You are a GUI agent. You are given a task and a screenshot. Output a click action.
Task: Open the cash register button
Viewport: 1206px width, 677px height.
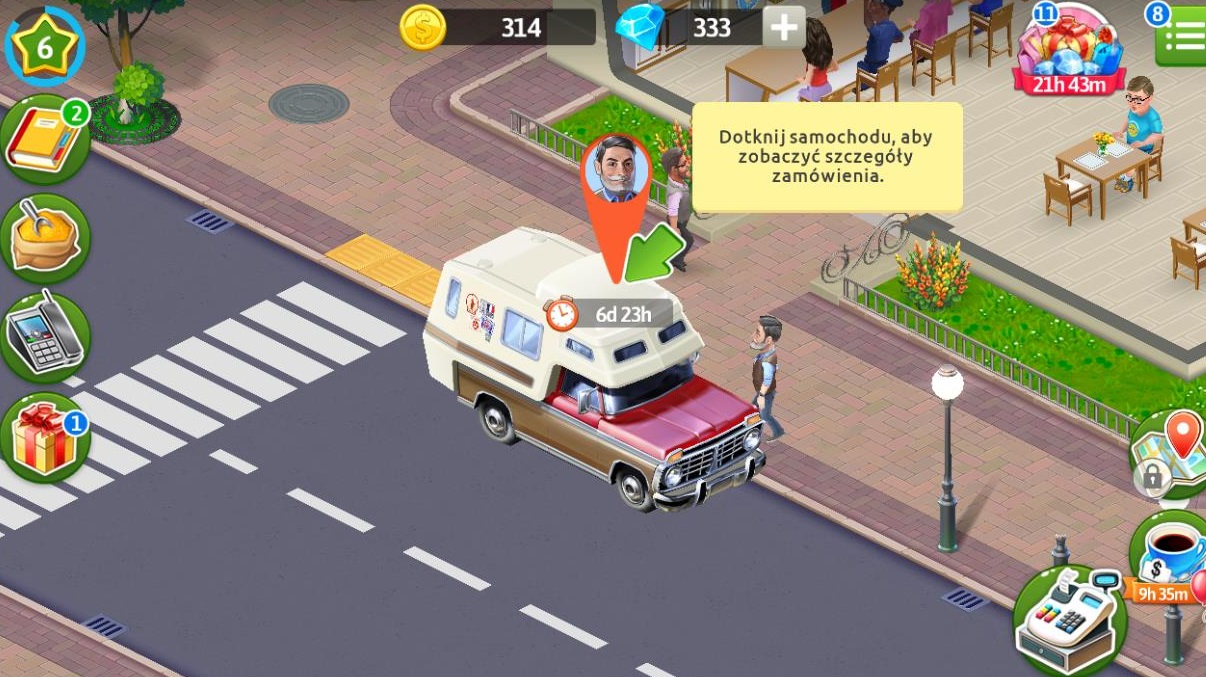click(x=1069, y=622)
